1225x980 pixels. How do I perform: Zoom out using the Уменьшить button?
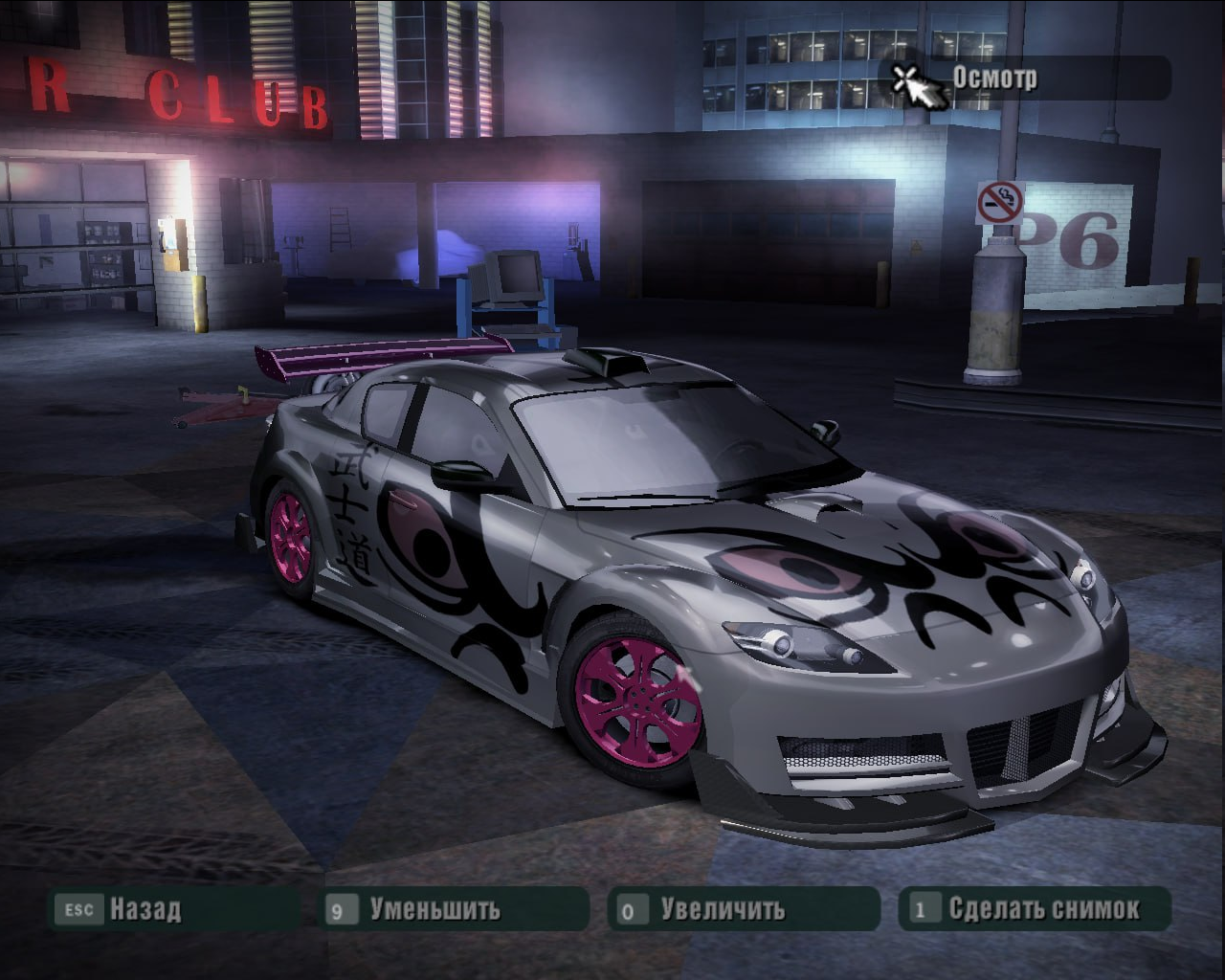(435, 908)
